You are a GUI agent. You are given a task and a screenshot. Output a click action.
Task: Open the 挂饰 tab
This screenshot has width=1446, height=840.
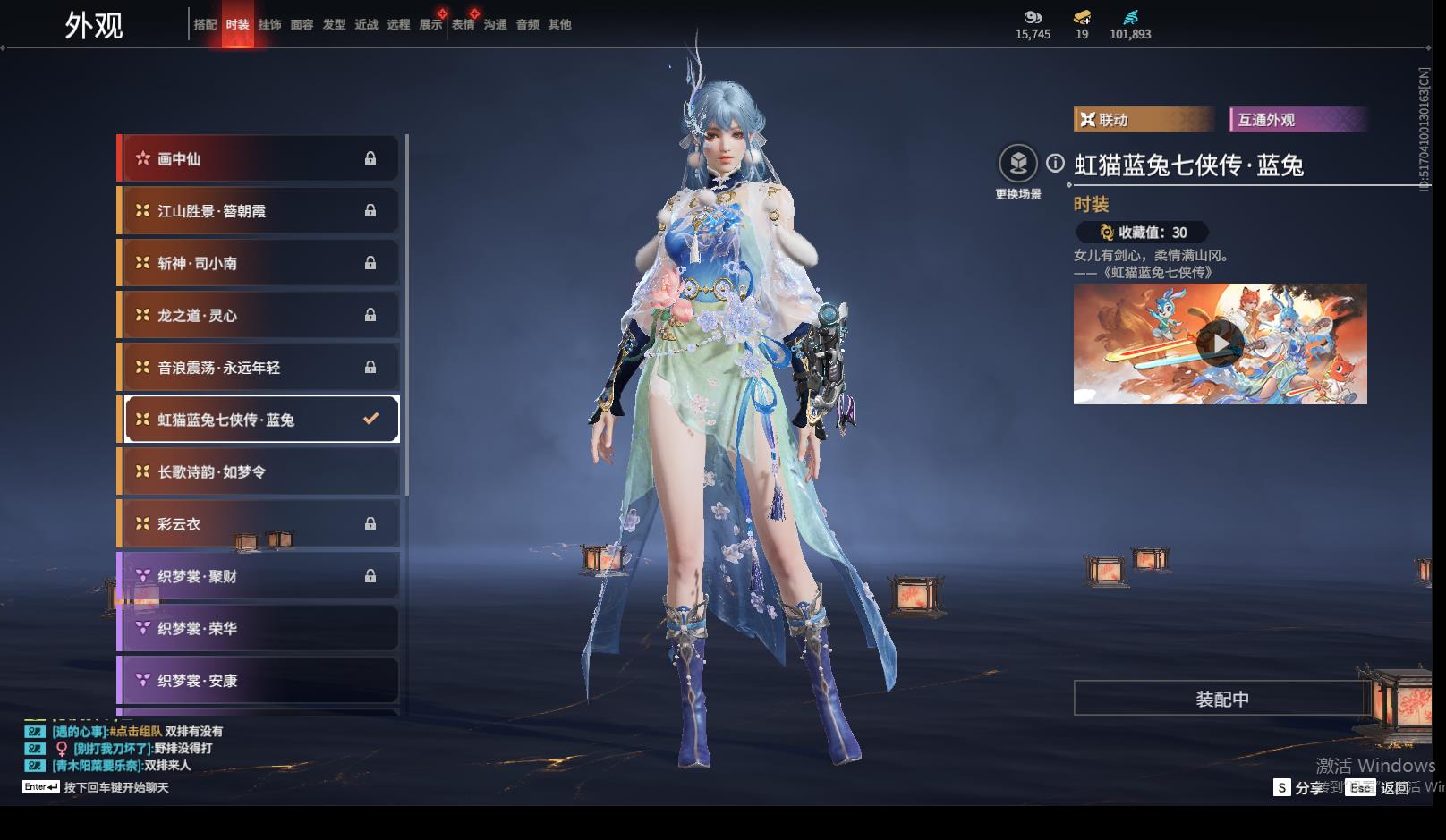pos(269,25)
